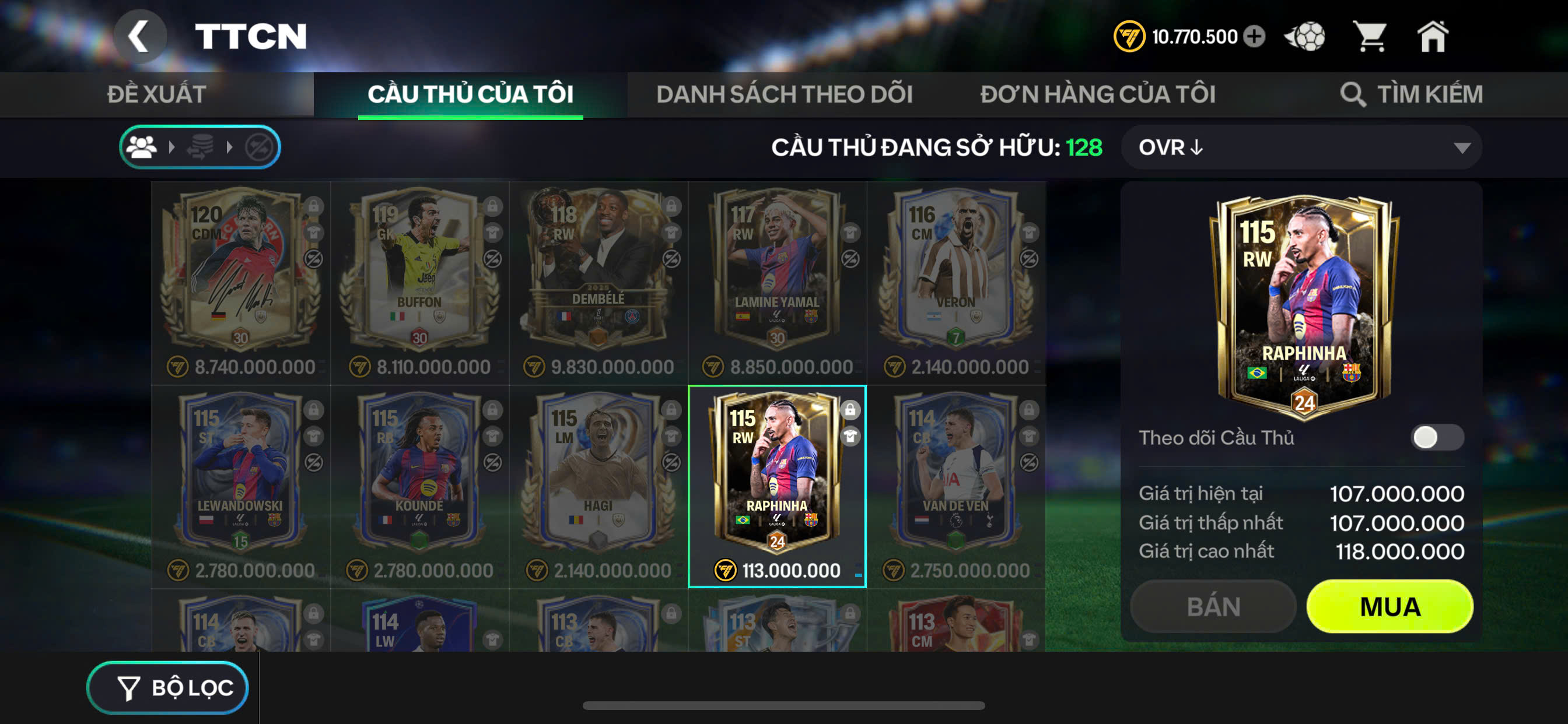The image size is (1568, 724).
Task: Click the magnifier icon next to Tìm Kiếm
Action: [1354, 94]
